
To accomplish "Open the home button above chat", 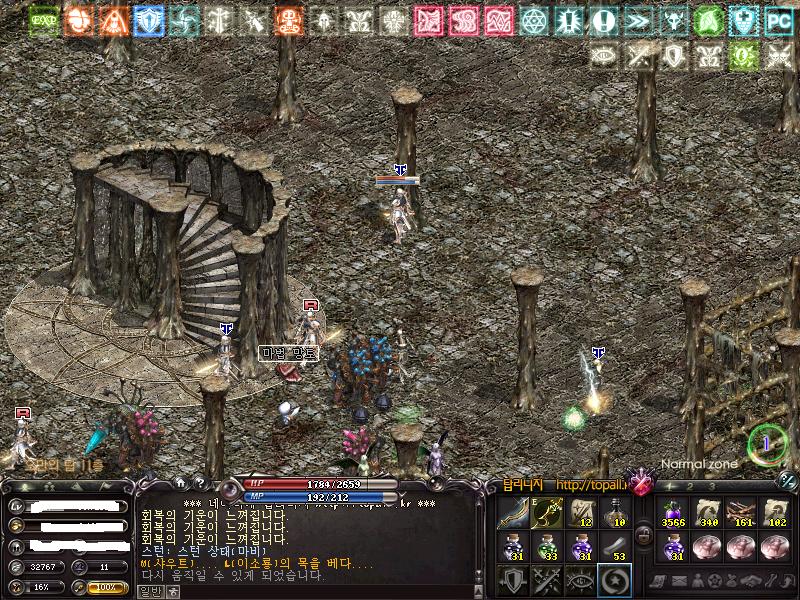I will 181,484.
